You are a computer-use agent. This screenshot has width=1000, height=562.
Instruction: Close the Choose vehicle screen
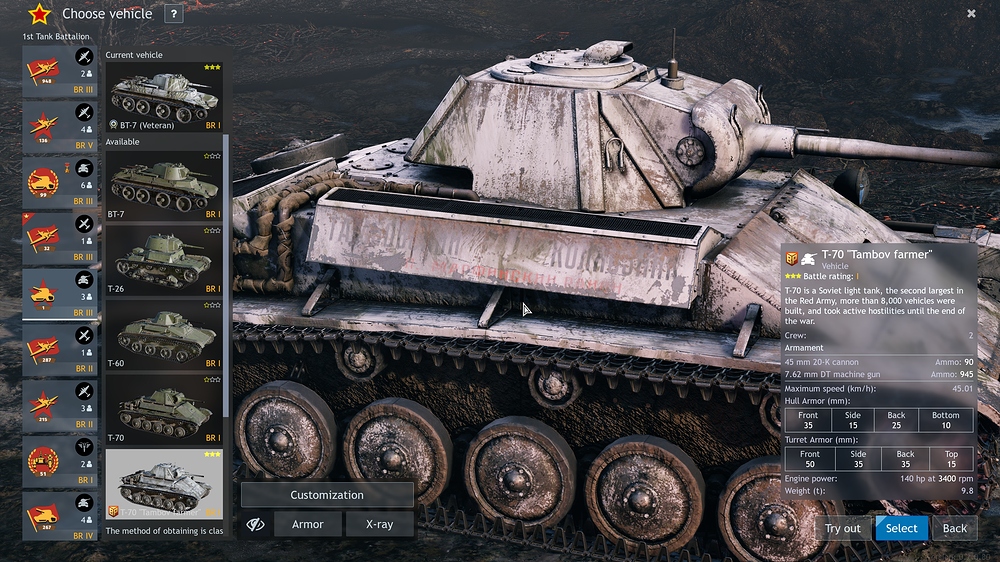pyautogui.click(x=971, y=14)
